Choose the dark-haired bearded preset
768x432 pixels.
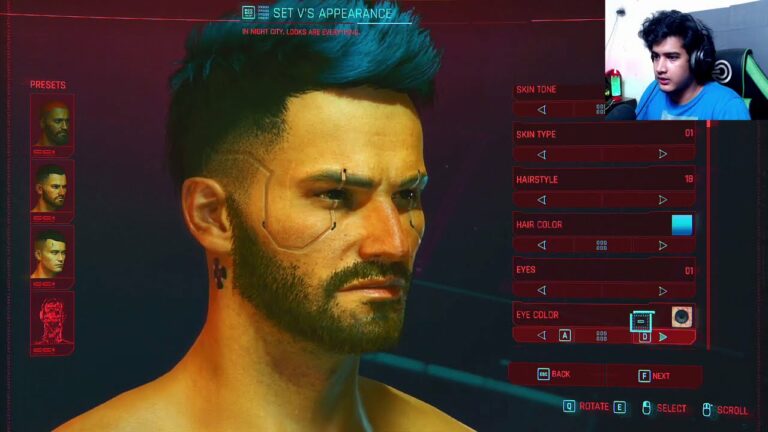pos(52,186)
